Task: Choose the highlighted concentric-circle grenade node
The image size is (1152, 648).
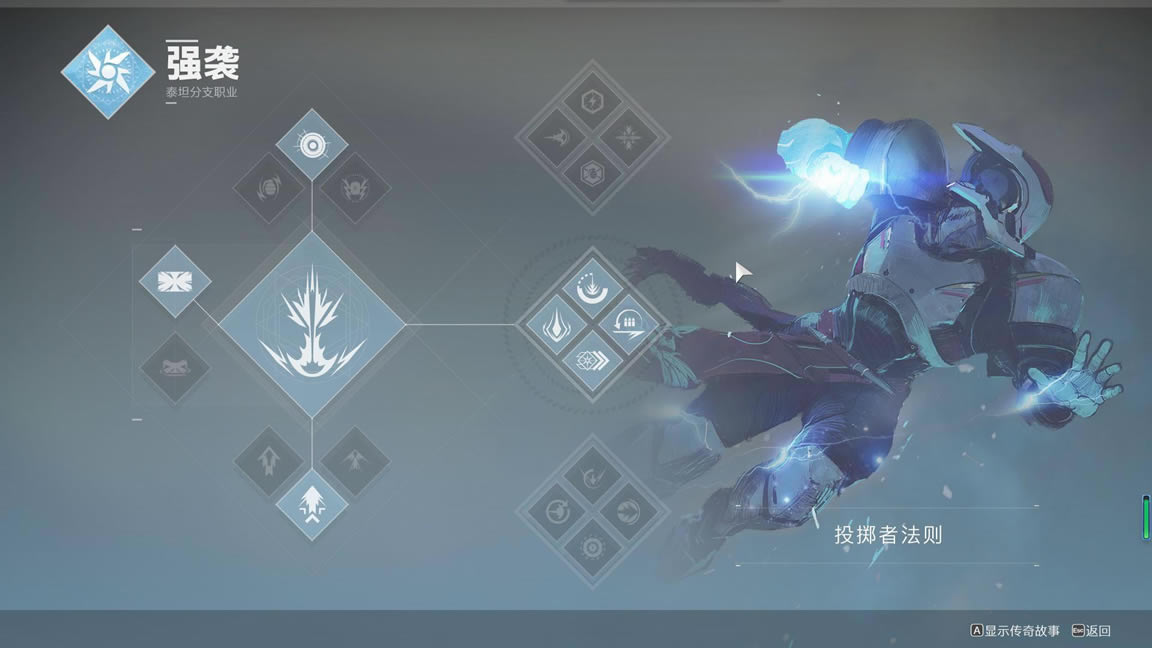Action: point(312,146)
